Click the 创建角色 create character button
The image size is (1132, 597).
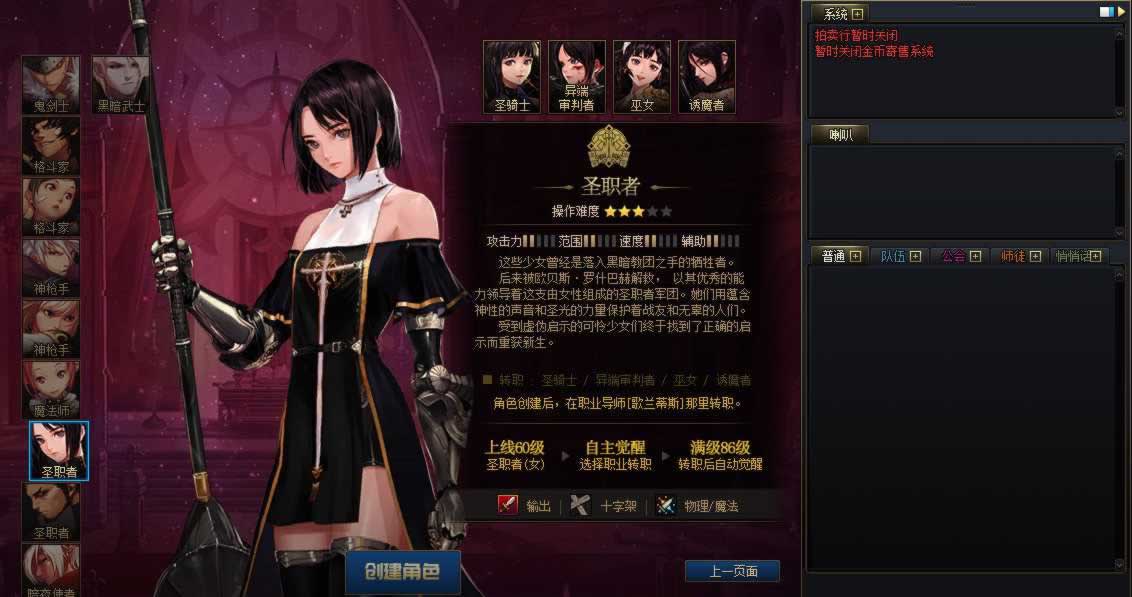tap(402, 572)
